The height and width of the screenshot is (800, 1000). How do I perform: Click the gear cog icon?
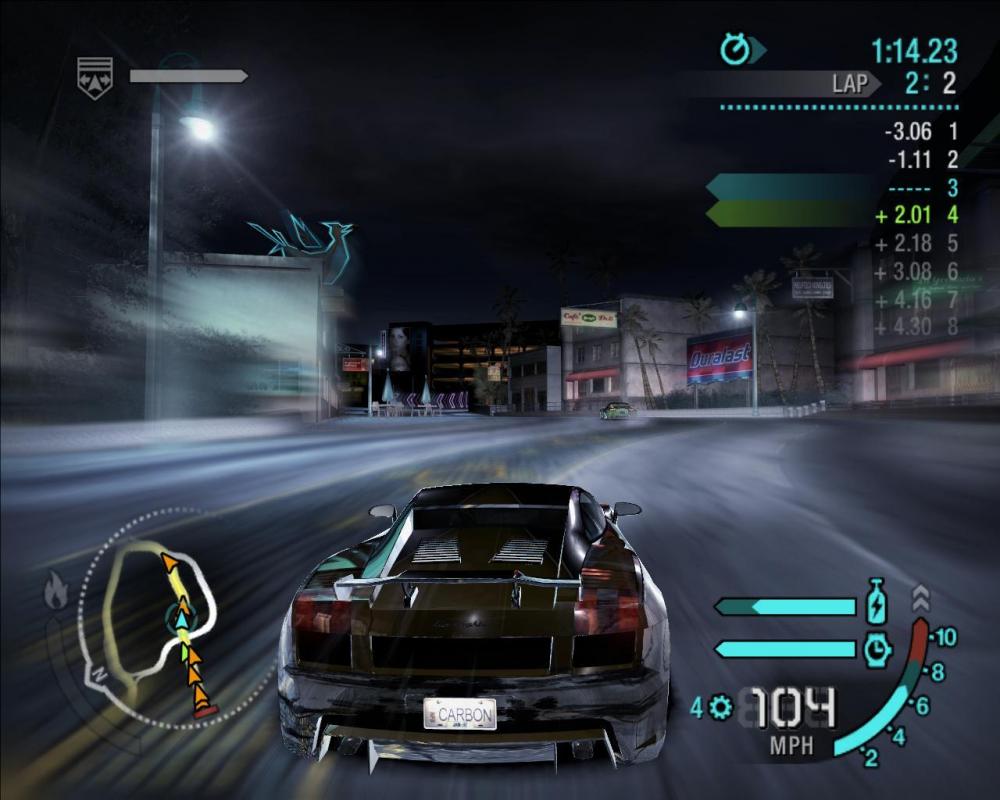(720, 707)
